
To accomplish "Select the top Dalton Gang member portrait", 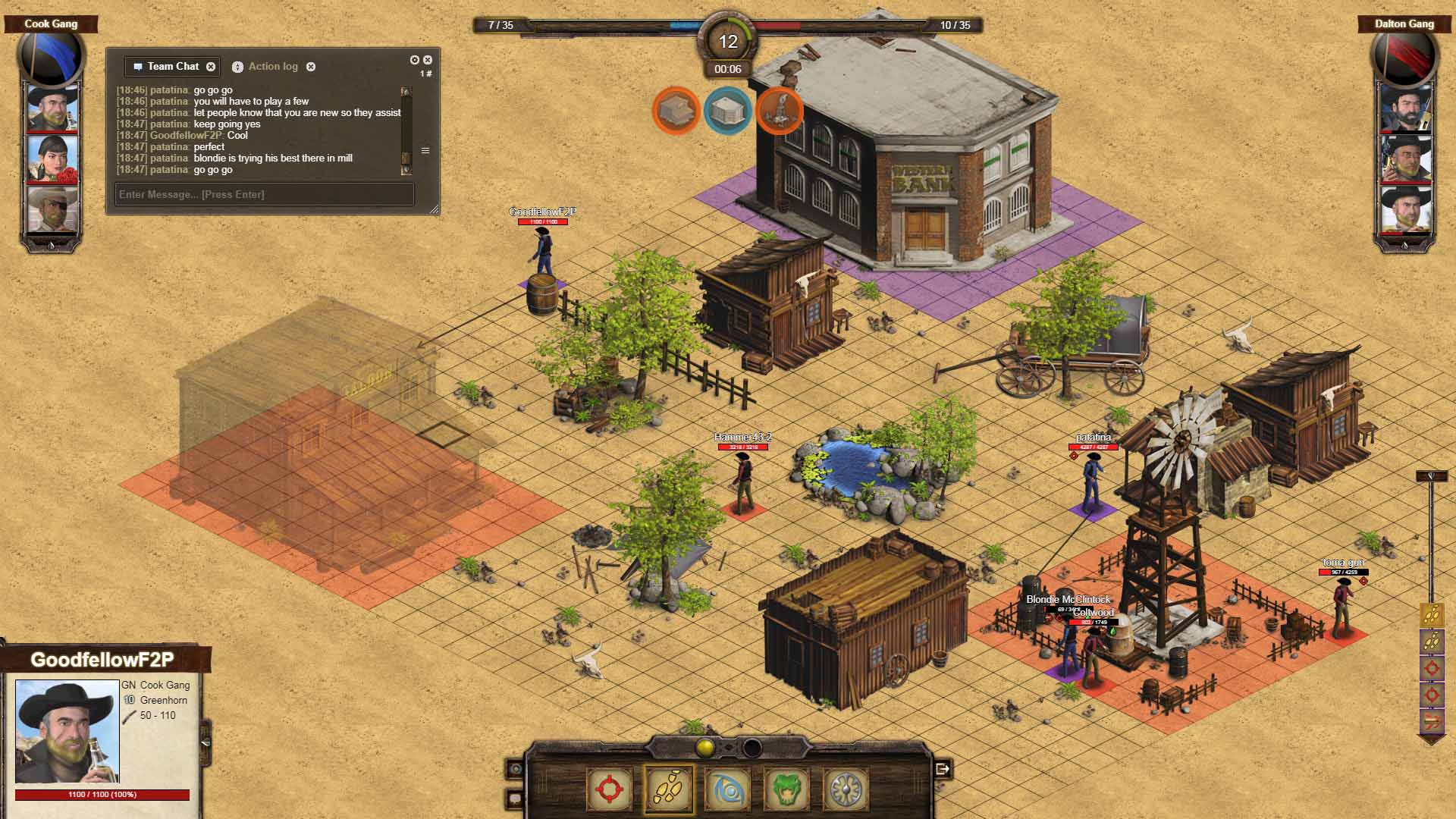I will [x=1405, y=107].
